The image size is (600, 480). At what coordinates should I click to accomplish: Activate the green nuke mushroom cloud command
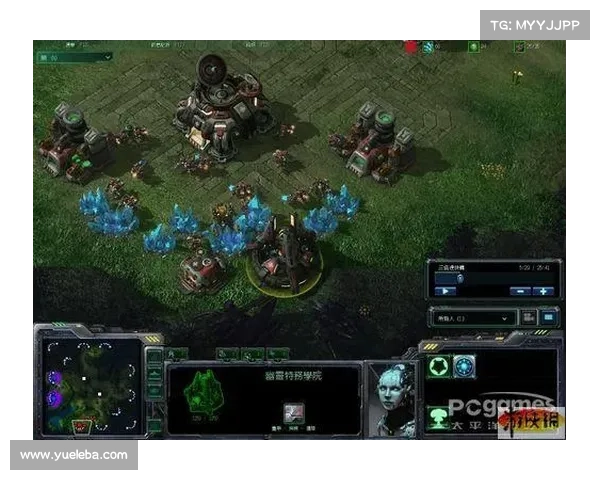click(437, 413)
